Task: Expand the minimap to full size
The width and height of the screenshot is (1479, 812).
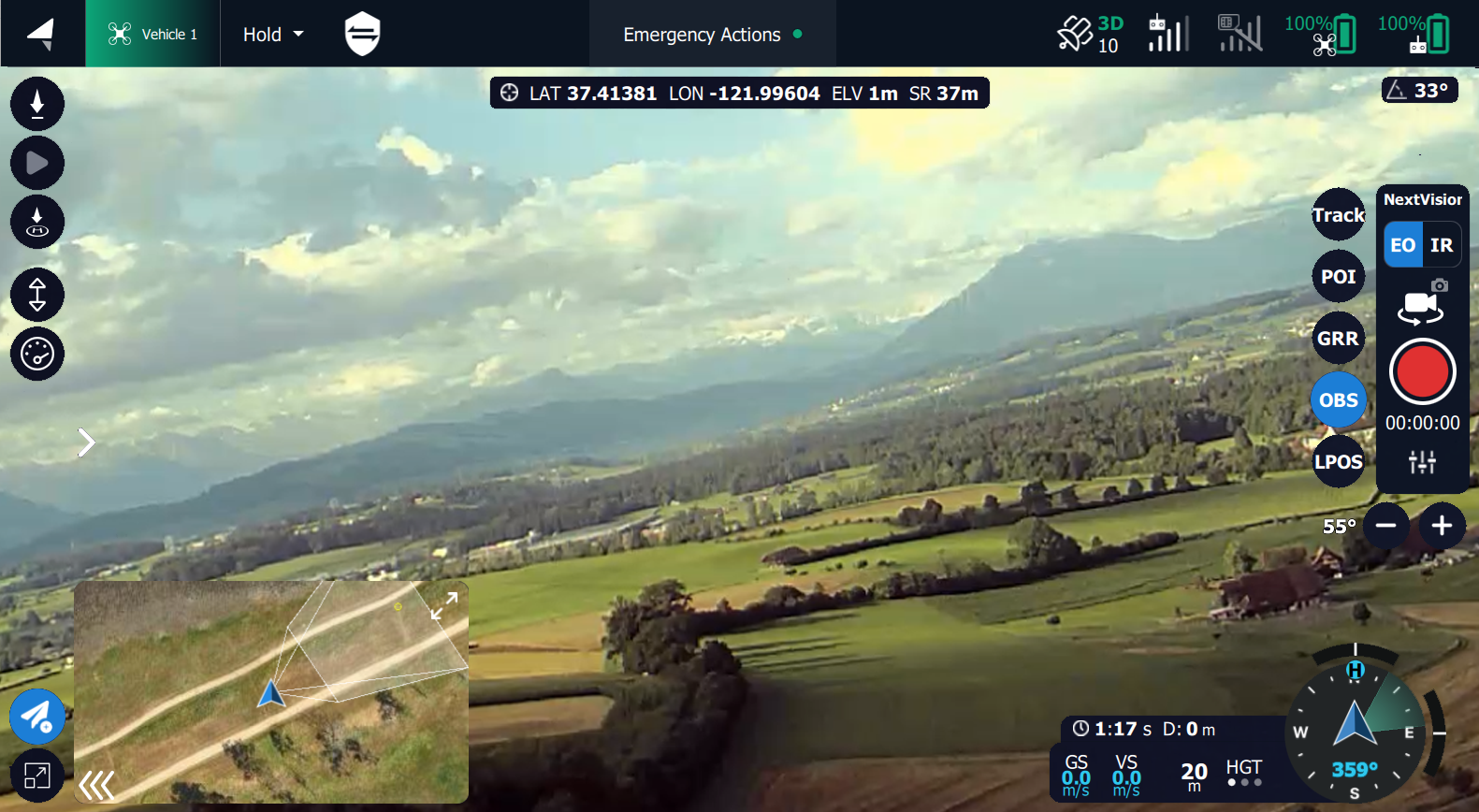Action: pyautogui.click(x=444, y=605)
